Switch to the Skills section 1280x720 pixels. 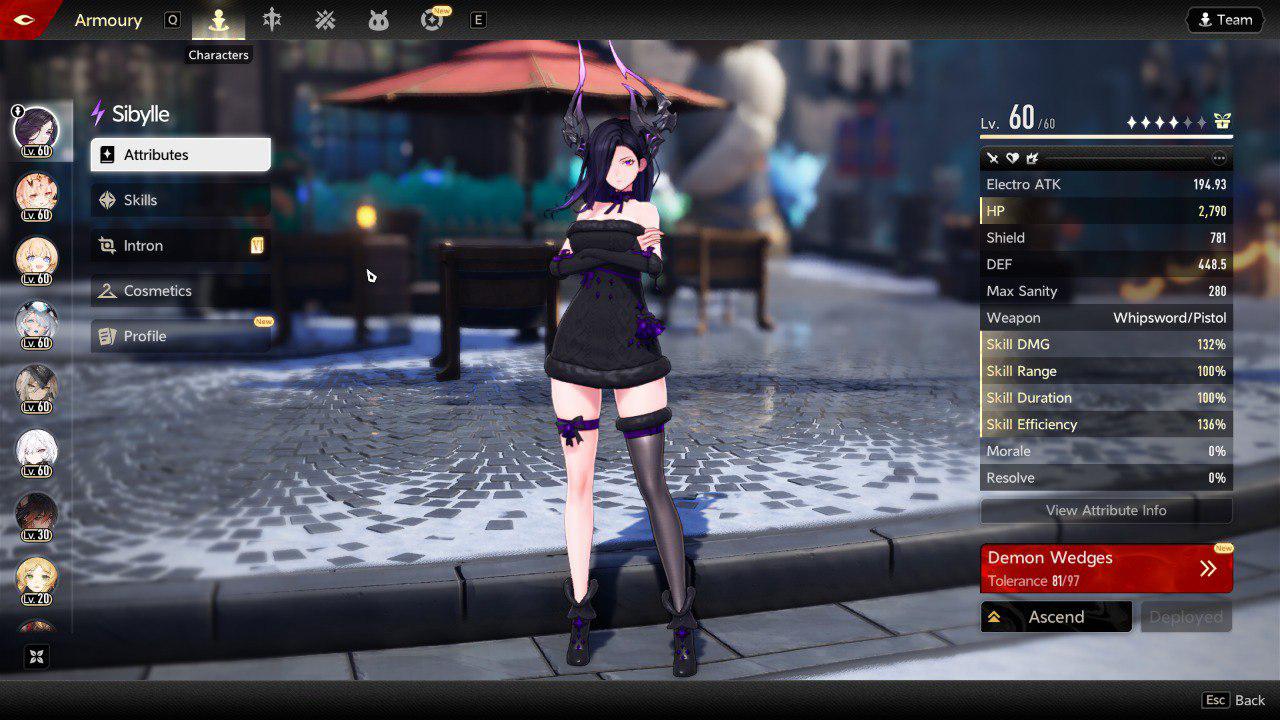(180, 200)
